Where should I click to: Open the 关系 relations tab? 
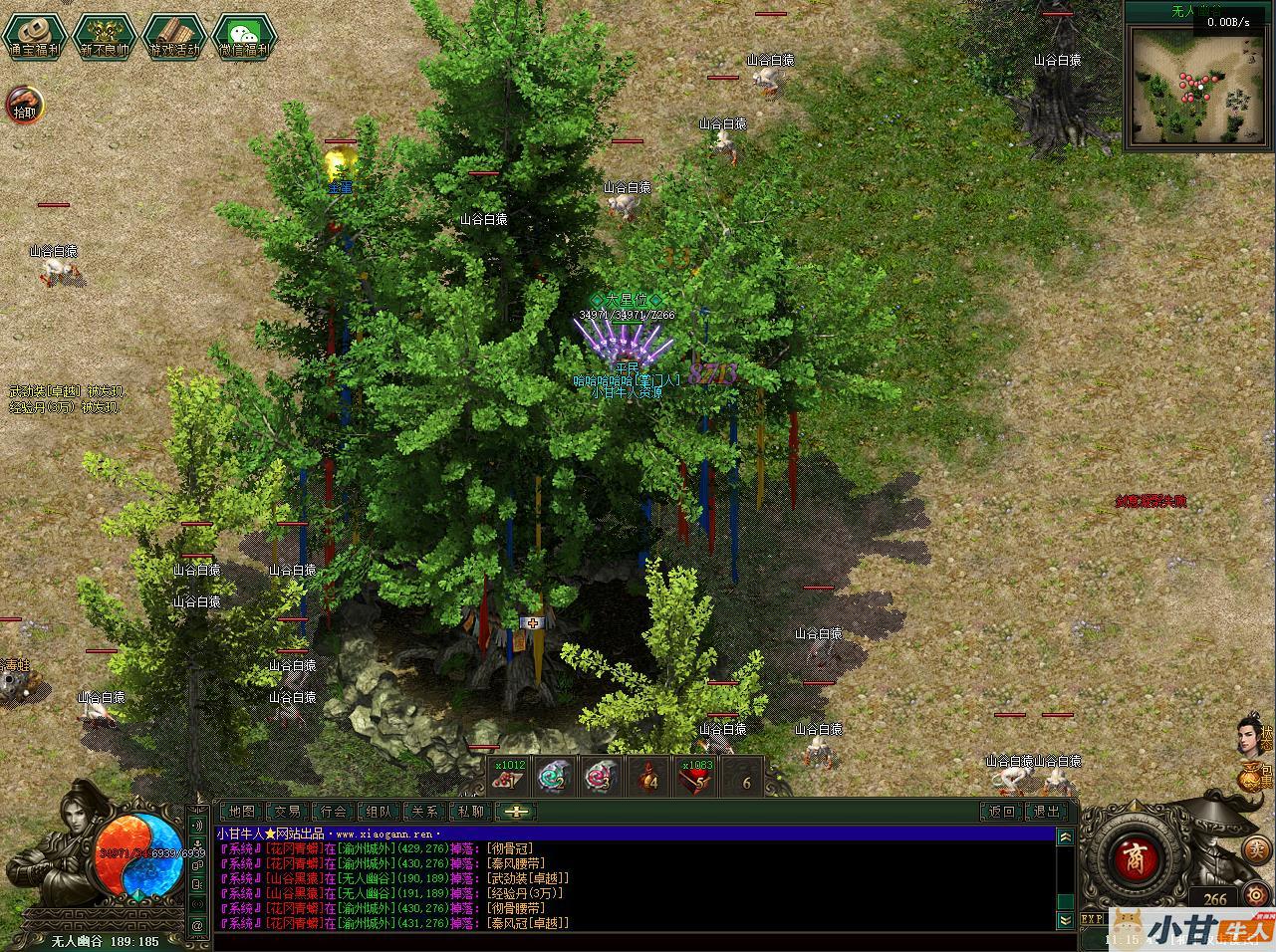click(425, 812)
